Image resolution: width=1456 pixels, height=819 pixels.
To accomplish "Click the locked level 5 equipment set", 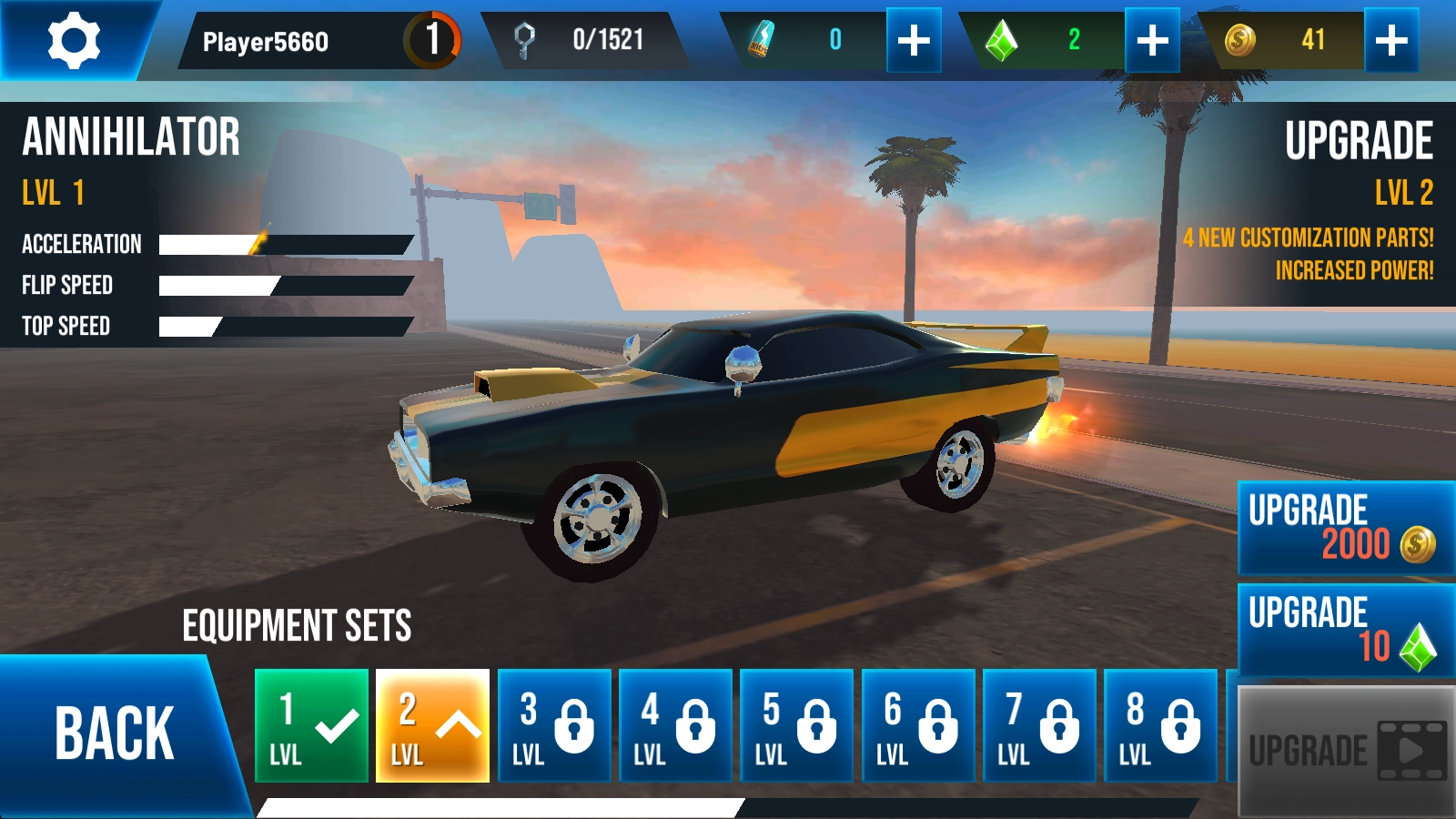I will [x=796, y=726].
